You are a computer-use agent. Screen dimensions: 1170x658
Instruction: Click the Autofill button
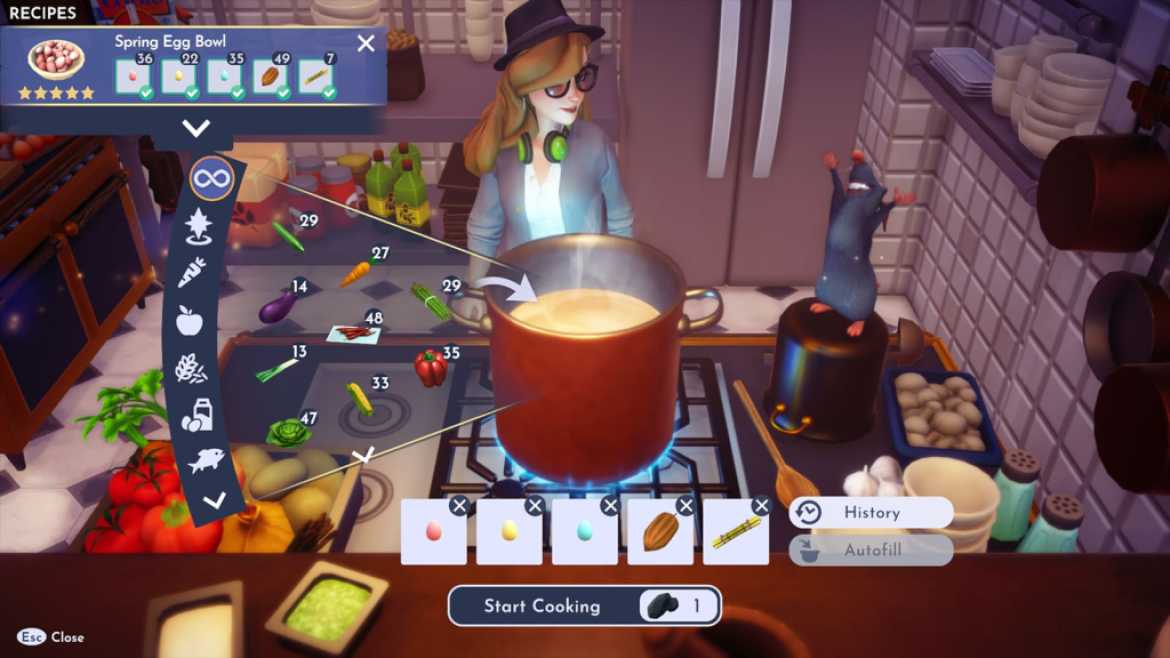coord(870,550)
